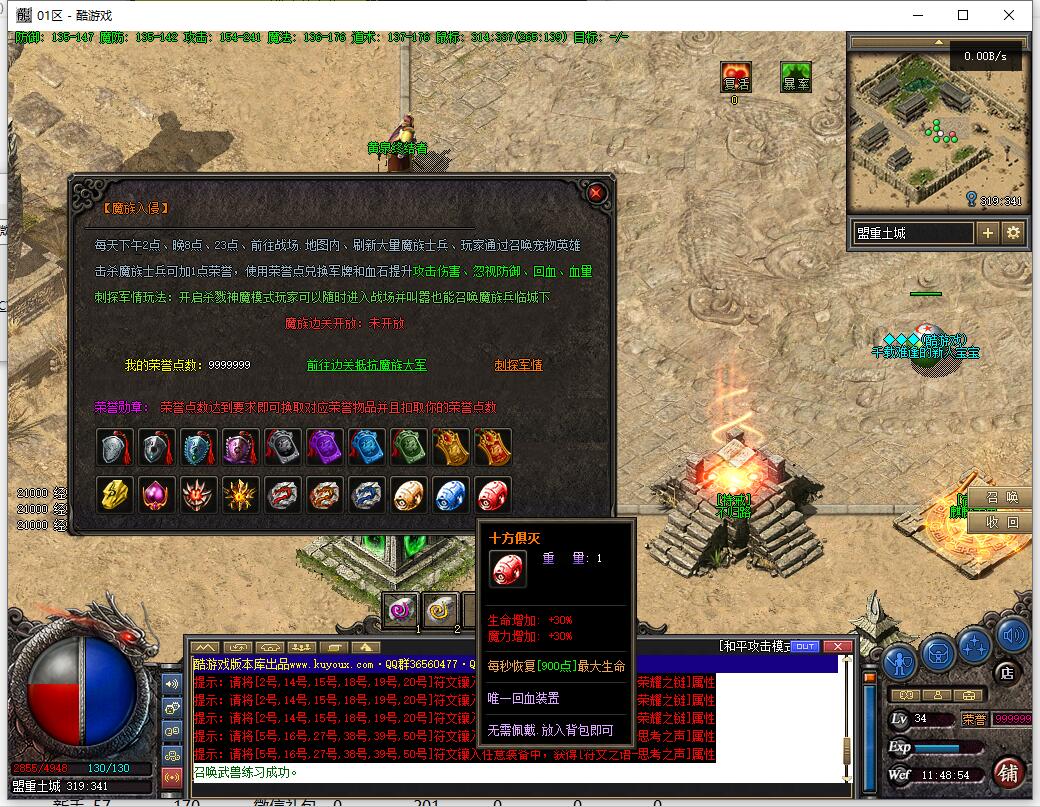This screenshot has height=807, width=1040.
Task: Choose the yellow gold nugget honor reward
Action: pyautogui.click(x=115, y=495)
